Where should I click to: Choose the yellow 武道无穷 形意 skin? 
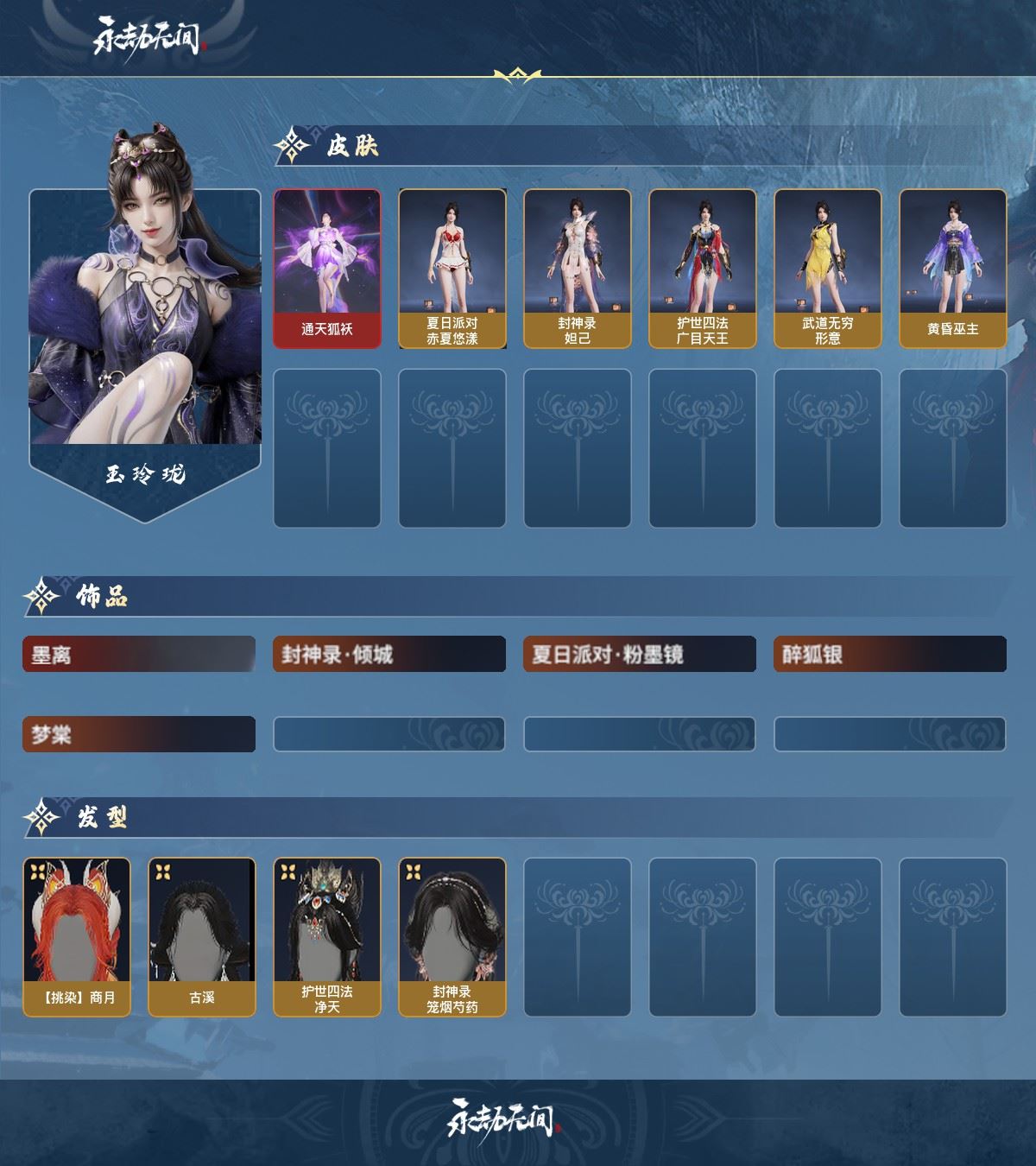[828, 269]
